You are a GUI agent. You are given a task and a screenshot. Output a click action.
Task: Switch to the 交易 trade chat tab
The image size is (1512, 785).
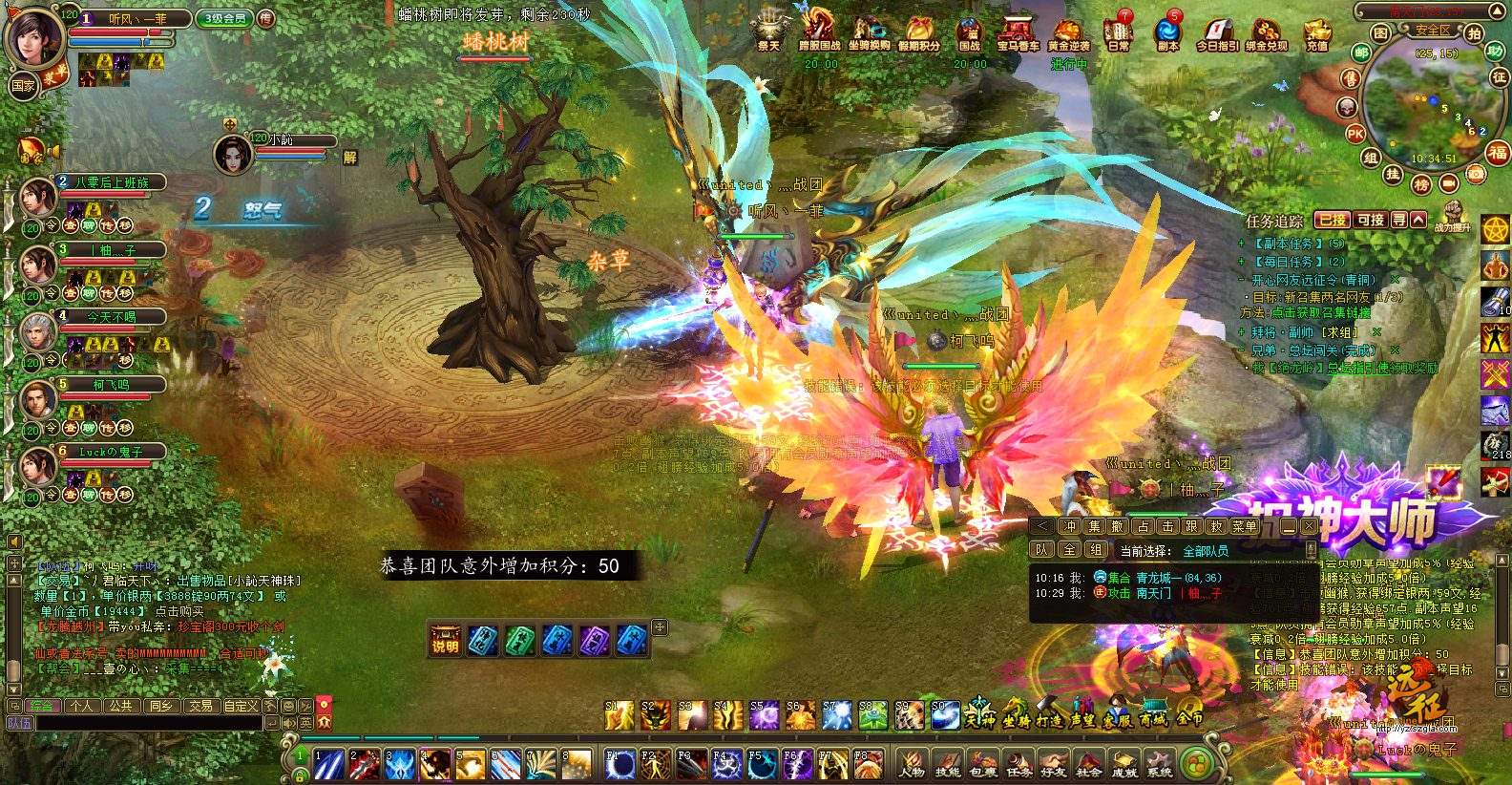click(x=200, y=706)
